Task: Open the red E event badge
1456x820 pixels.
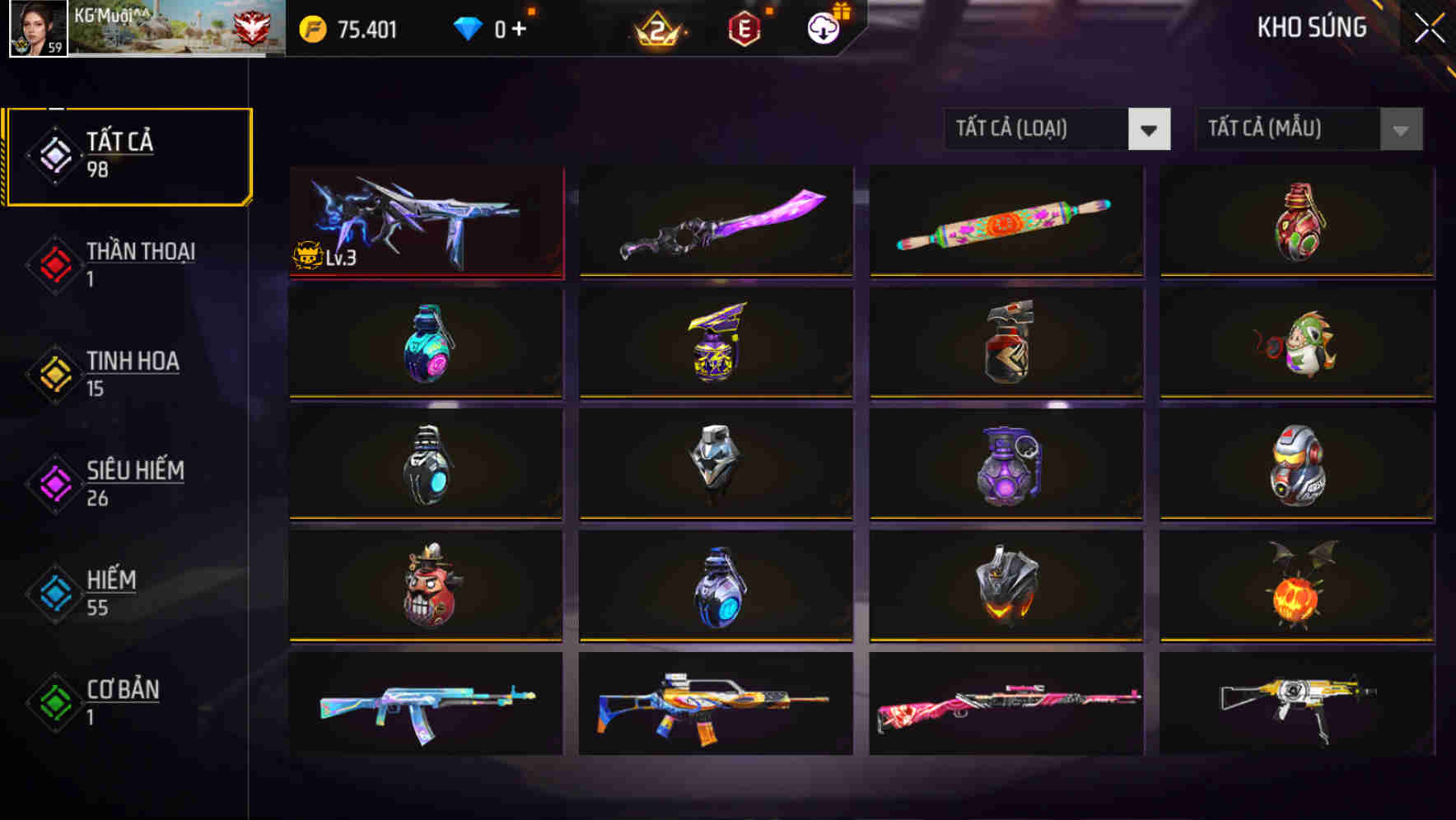Action: click(x=745, y=28)
